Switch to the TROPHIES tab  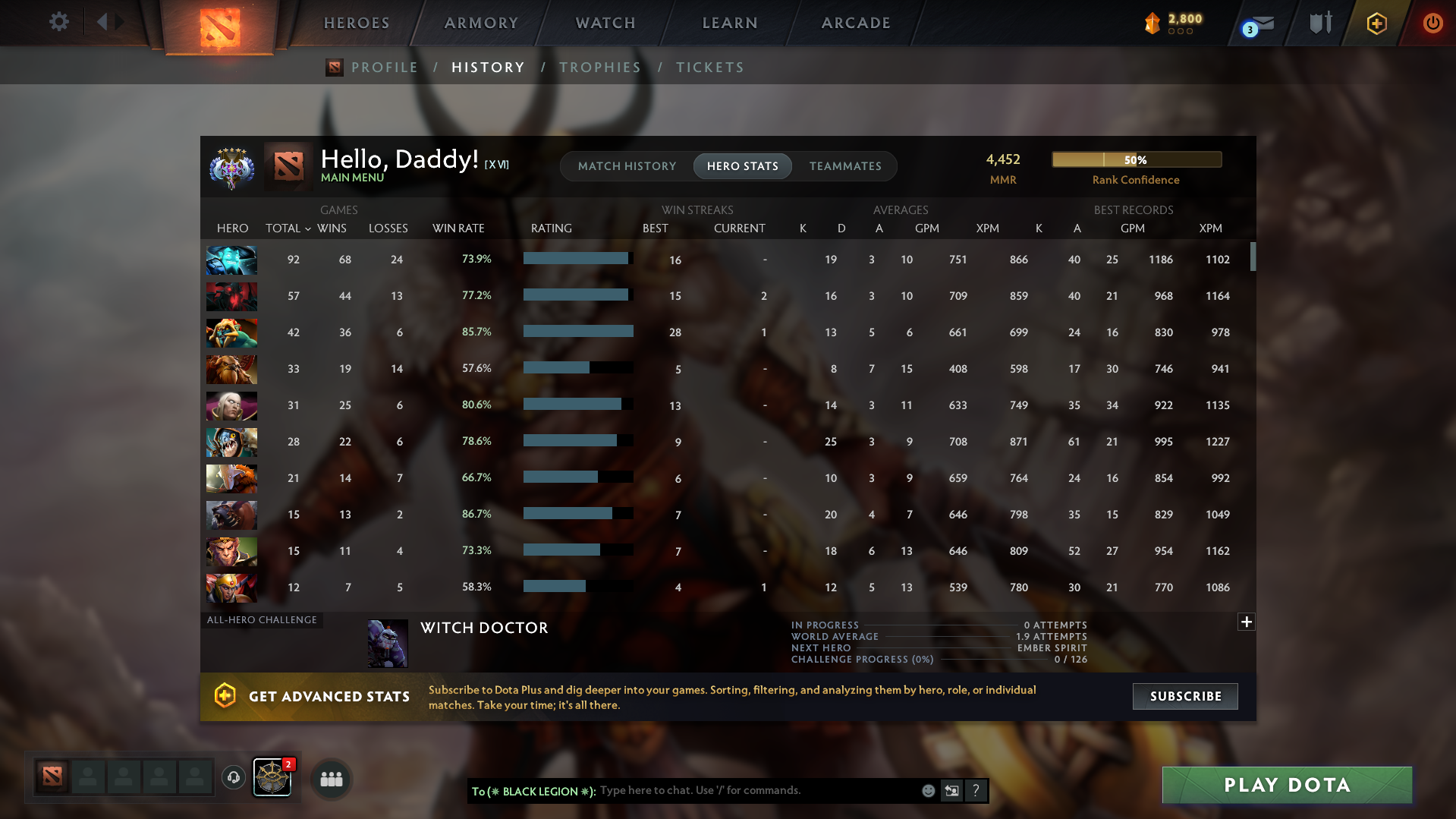pos(600,67)
